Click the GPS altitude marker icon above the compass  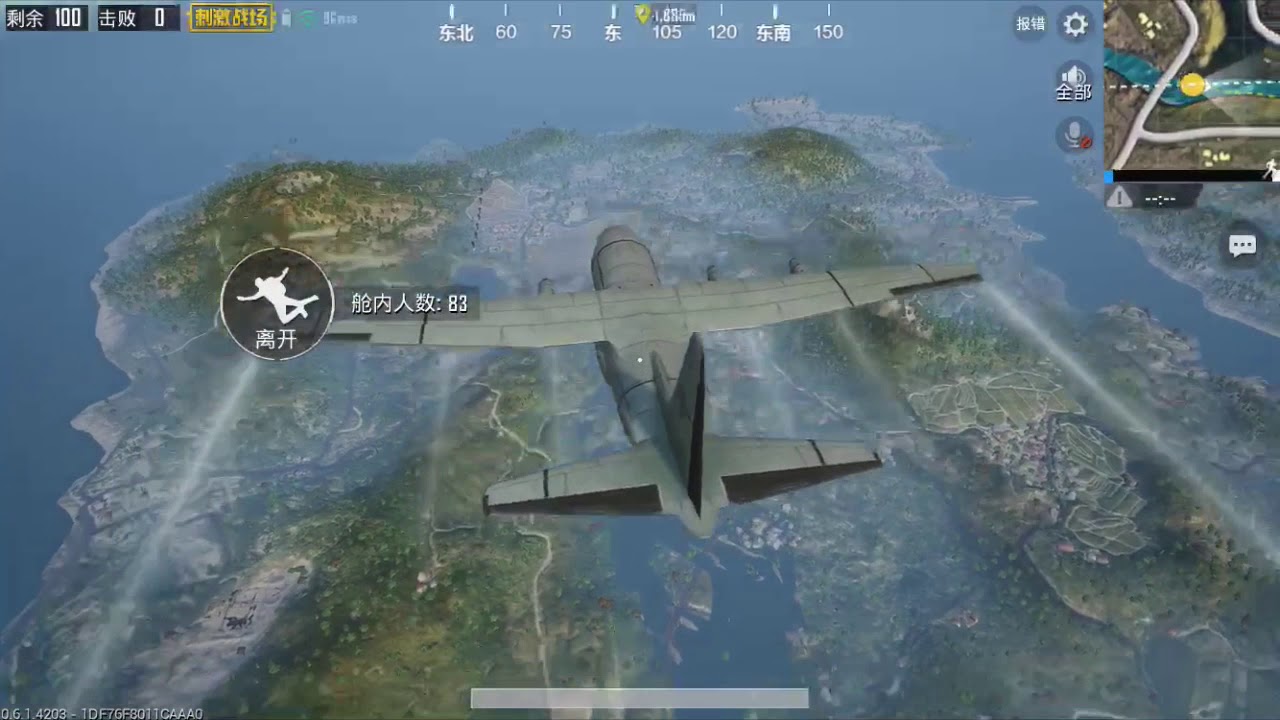point(644,13)
